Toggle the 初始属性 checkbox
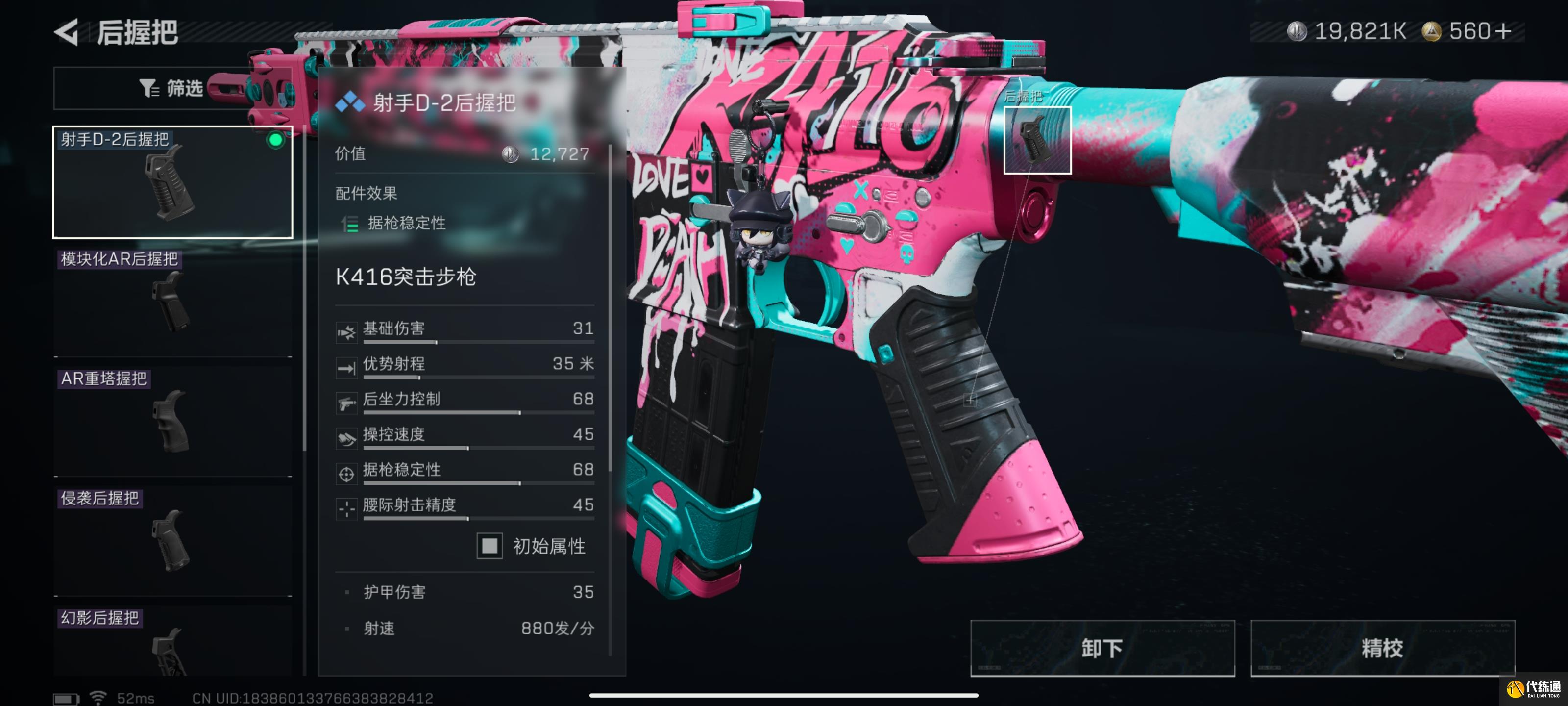Viewport: 1568px width, 706px height. (490, 546)
